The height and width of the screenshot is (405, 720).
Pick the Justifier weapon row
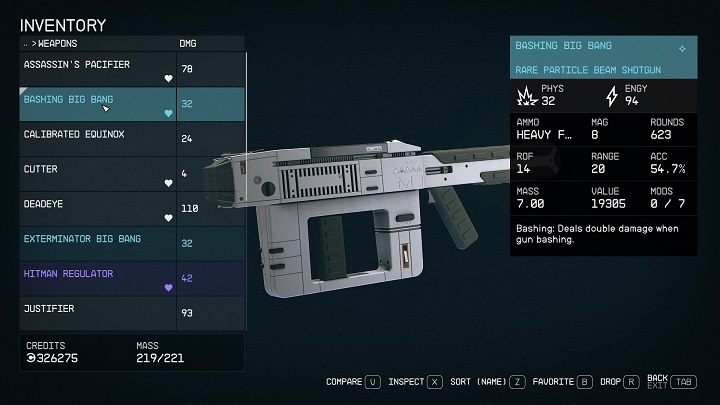(98, 310)
